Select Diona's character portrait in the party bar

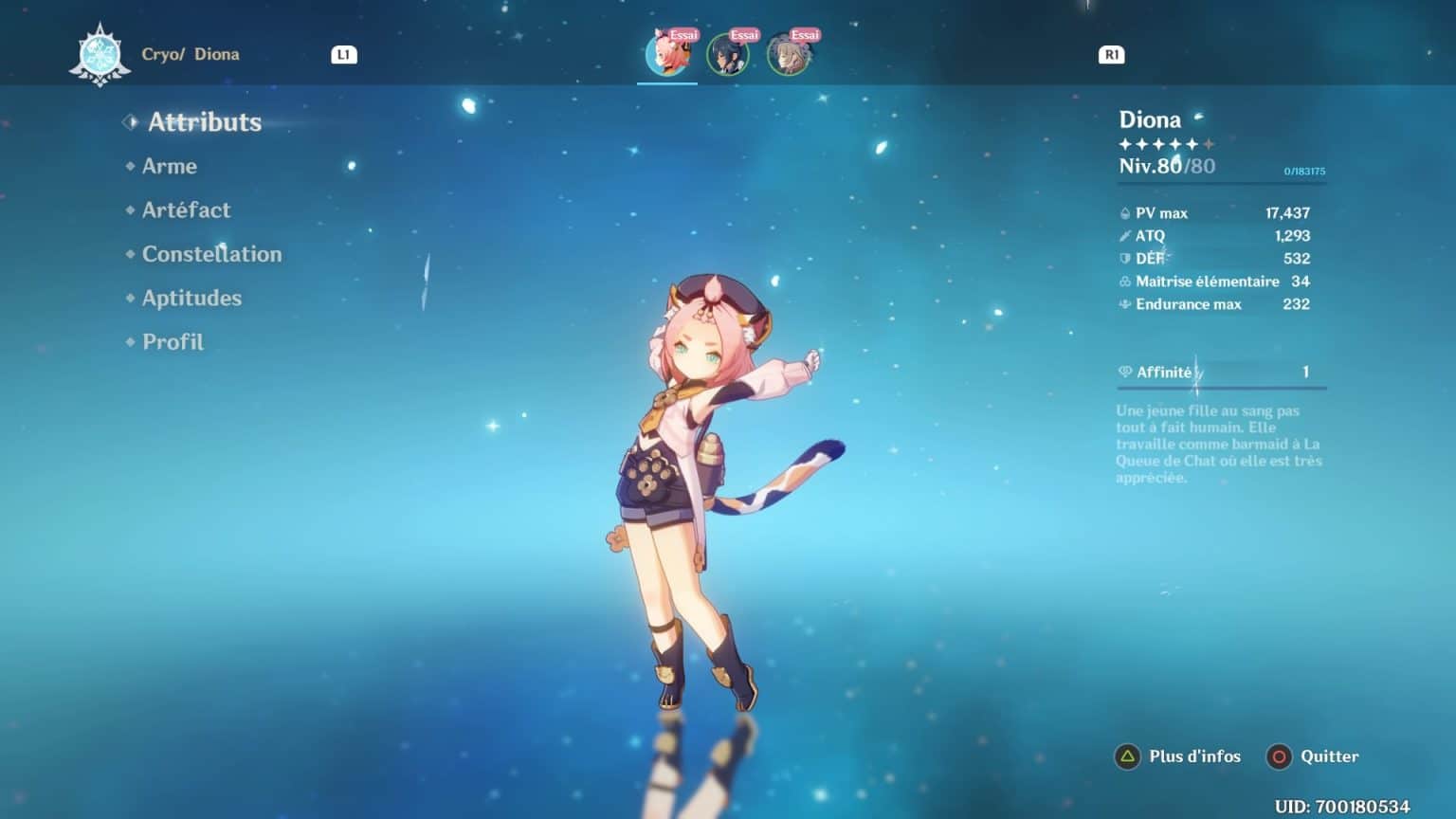pos(666,54)
